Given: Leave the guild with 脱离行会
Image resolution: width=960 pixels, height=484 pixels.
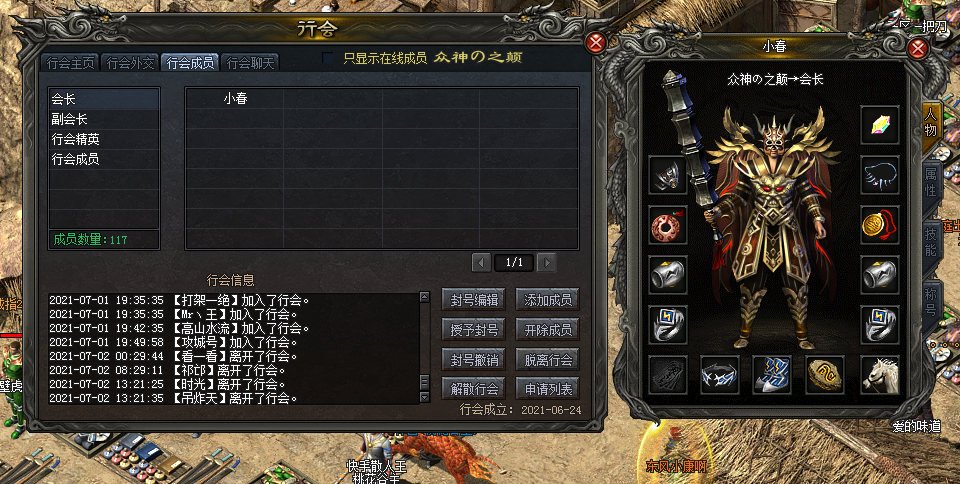Looking at the screenshot, I should point(548,359).
